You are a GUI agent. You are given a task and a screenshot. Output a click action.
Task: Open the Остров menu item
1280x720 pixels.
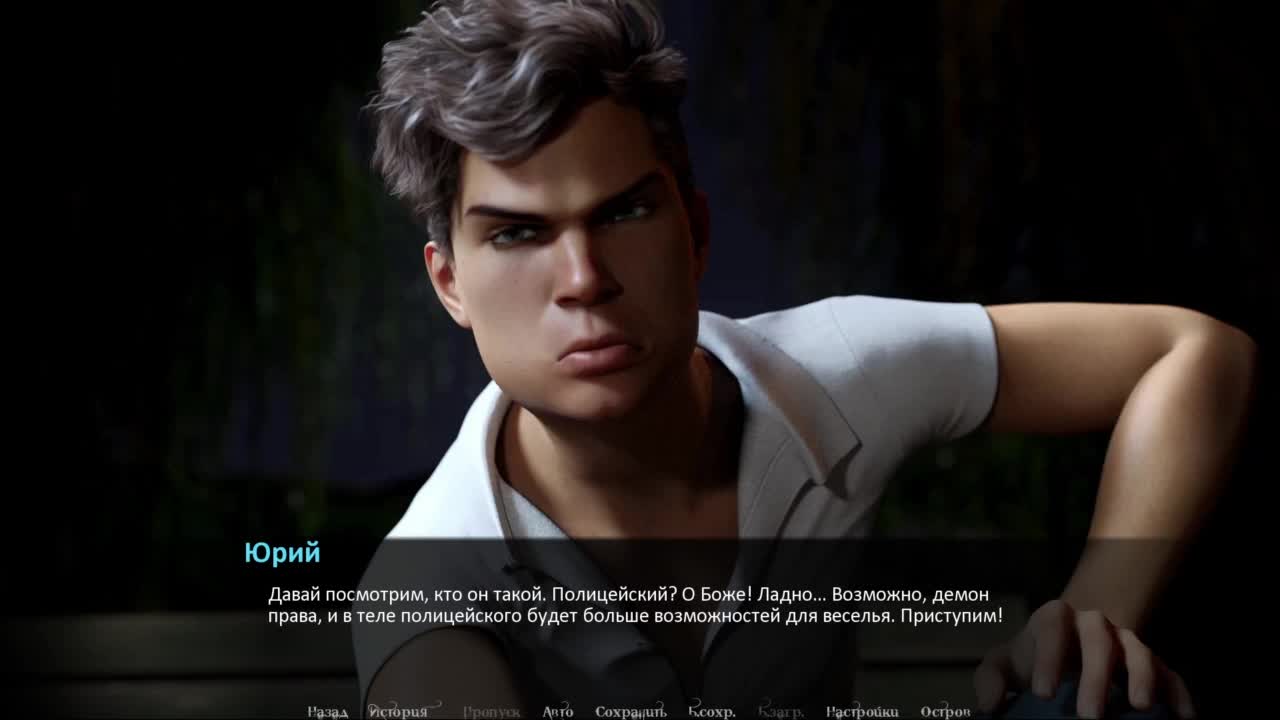pyautogui.click(x=945, y=712)
